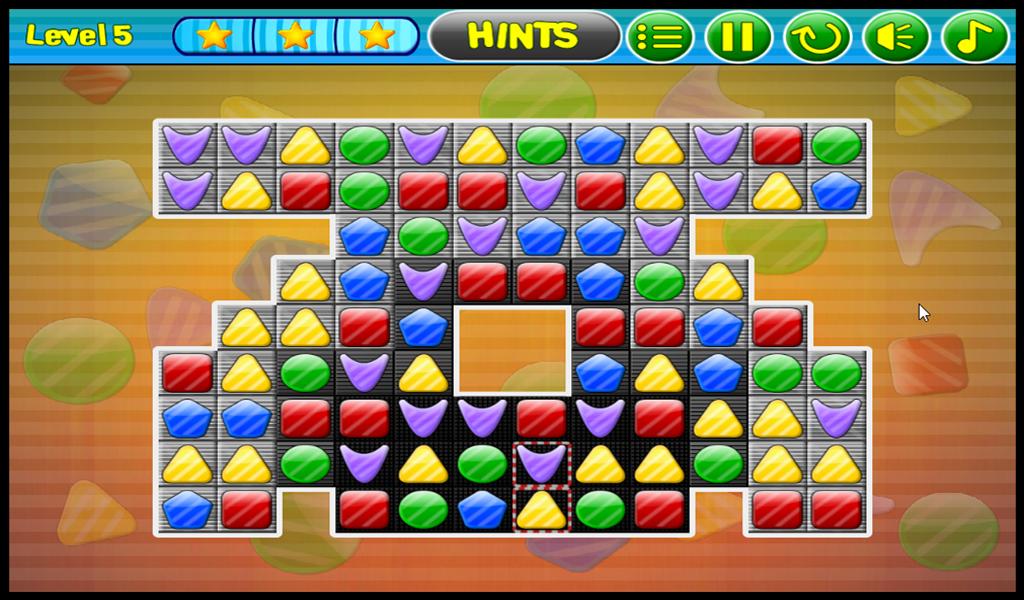Restart the current level

(817, 37)
